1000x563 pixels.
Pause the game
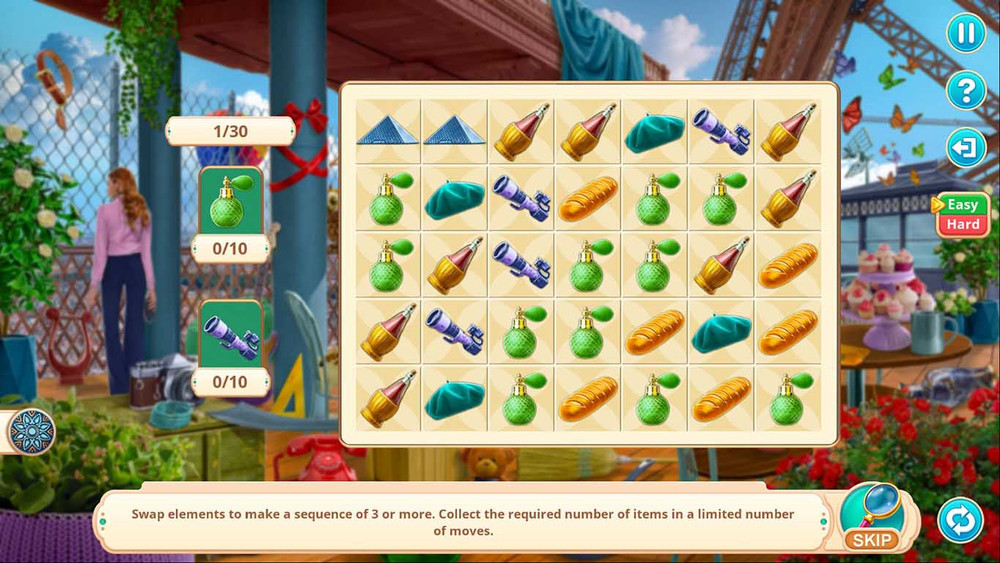coord(966,33)
